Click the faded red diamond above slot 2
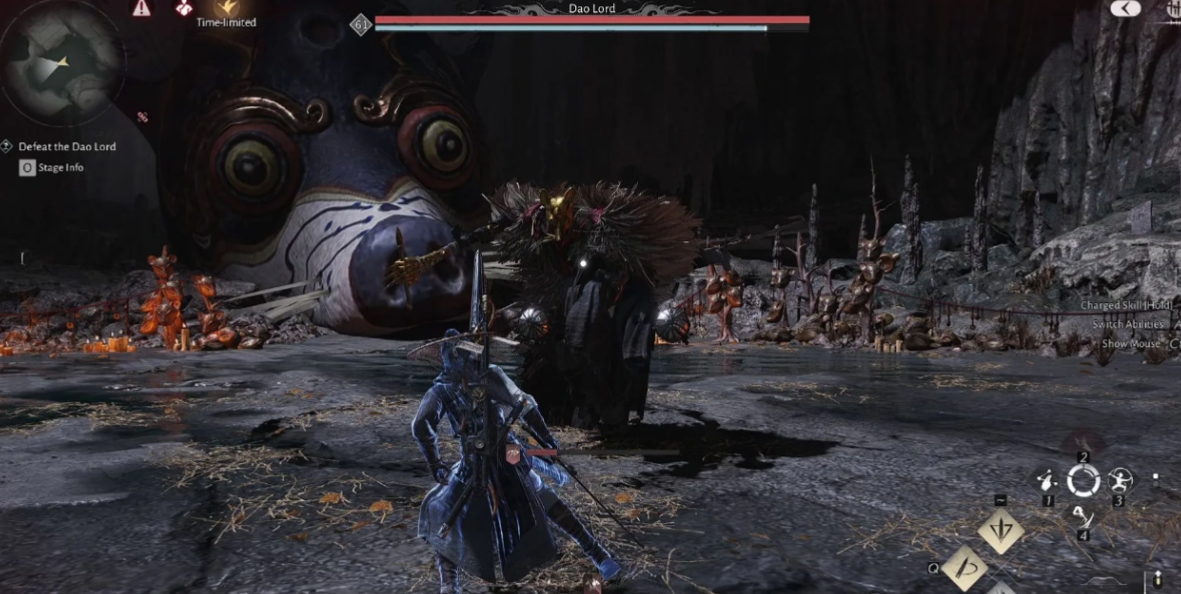Viewport: 1181px width, 594px height. [x=1084, y=444]
